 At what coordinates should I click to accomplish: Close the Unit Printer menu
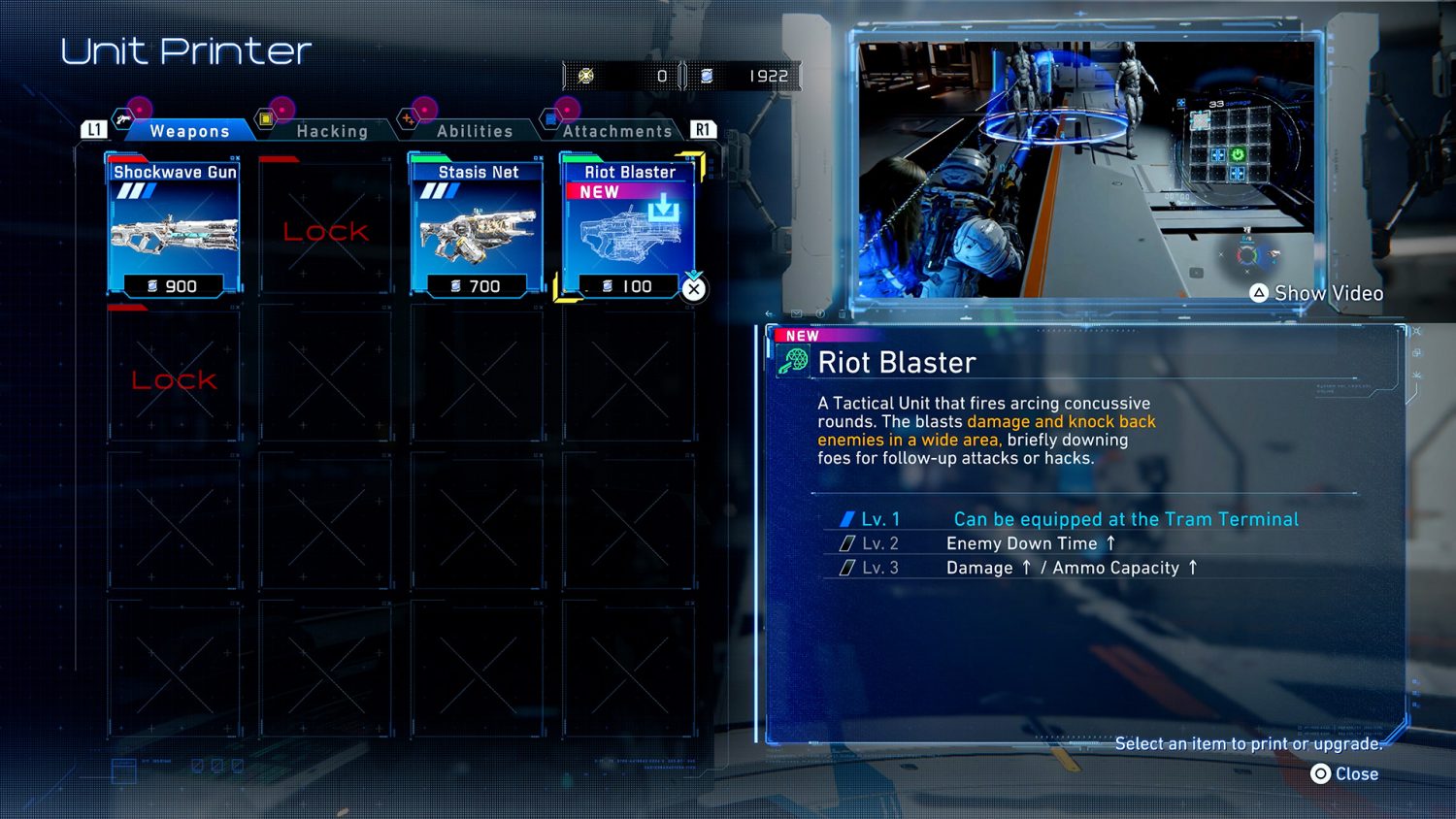click(x=1345, y=773)
